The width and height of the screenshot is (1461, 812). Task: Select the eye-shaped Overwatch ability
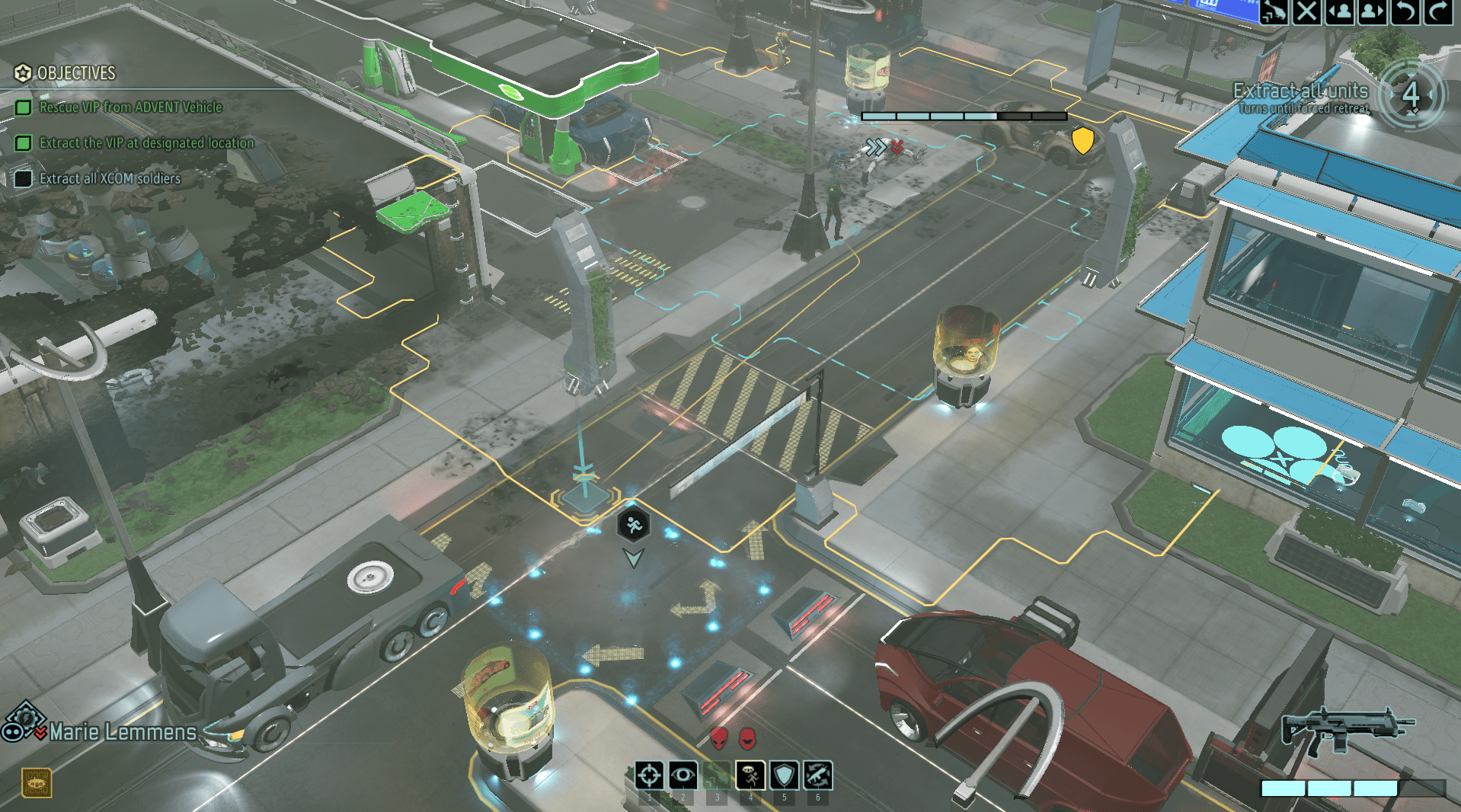point(683,776)
